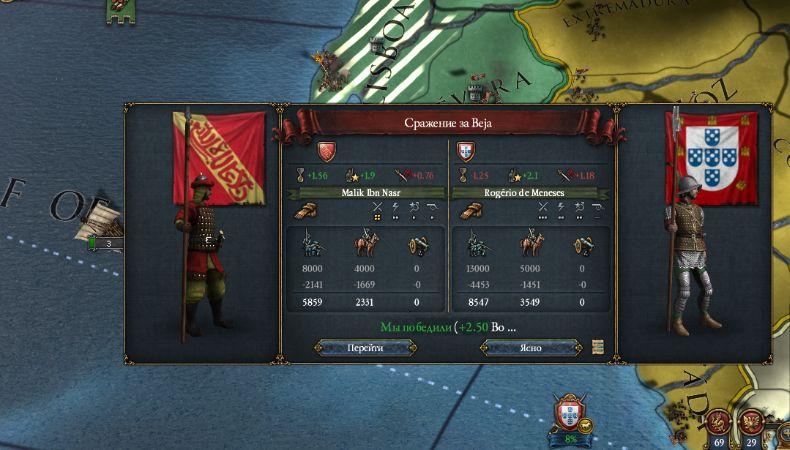Select the ship unit marker with 3
Screen dimensions: 790x450
click(x=105, y=242)
